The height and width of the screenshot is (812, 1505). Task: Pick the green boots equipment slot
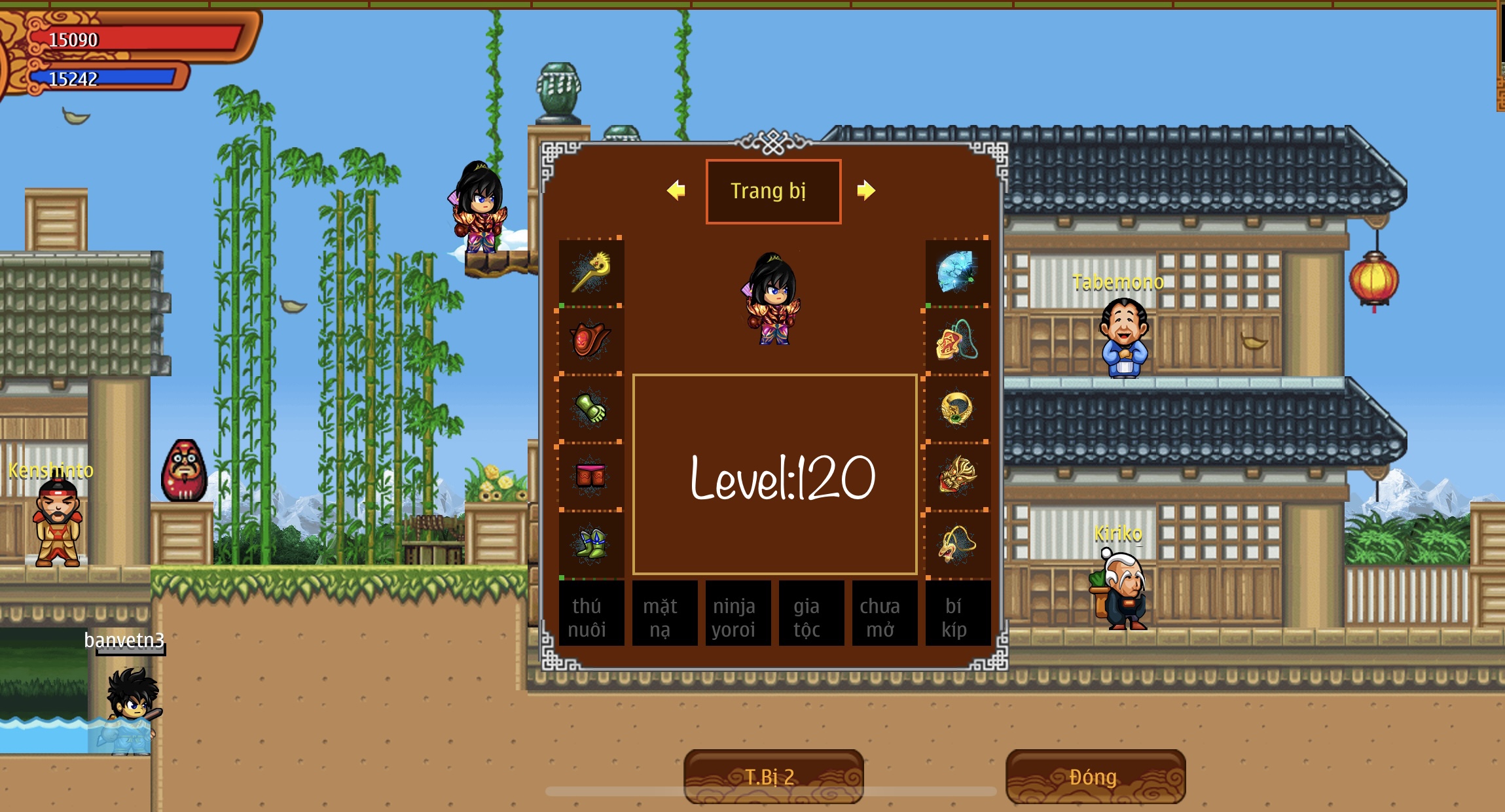591,544
